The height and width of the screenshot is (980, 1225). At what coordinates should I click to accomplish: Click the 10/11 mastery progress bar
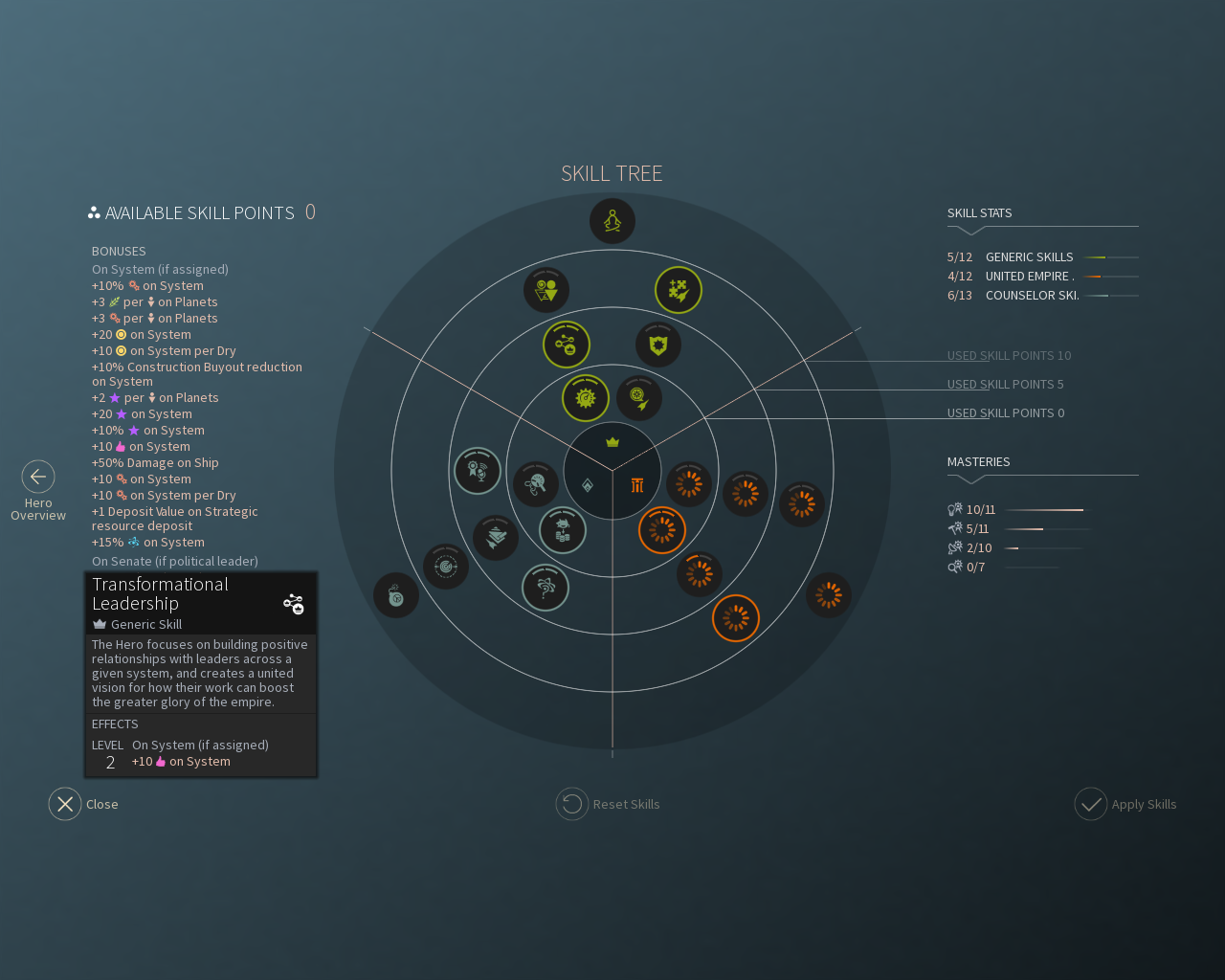tap(1048, 509)
